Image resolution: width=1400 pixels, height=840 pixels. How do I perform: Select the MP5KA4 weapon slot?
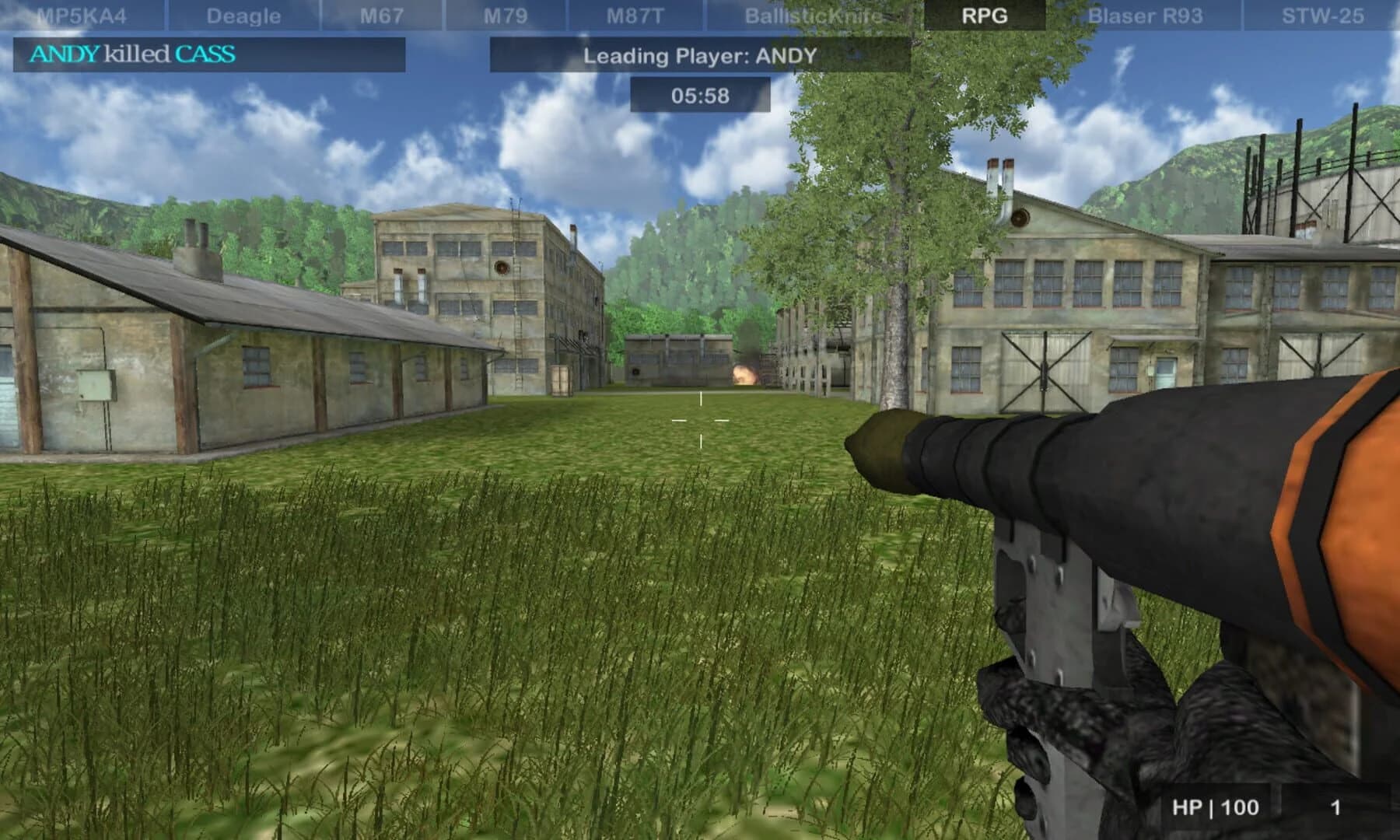pos(82,12)
